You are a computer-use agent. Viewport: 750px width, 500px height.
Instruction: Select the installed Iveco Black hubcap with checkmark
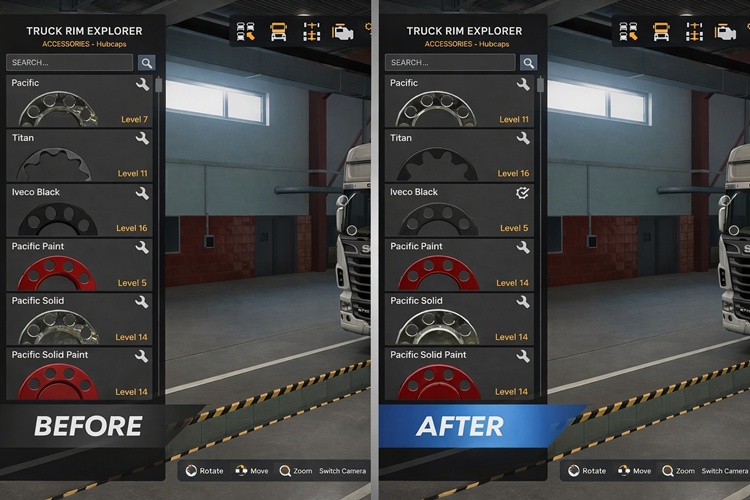[x=459, y=210]
